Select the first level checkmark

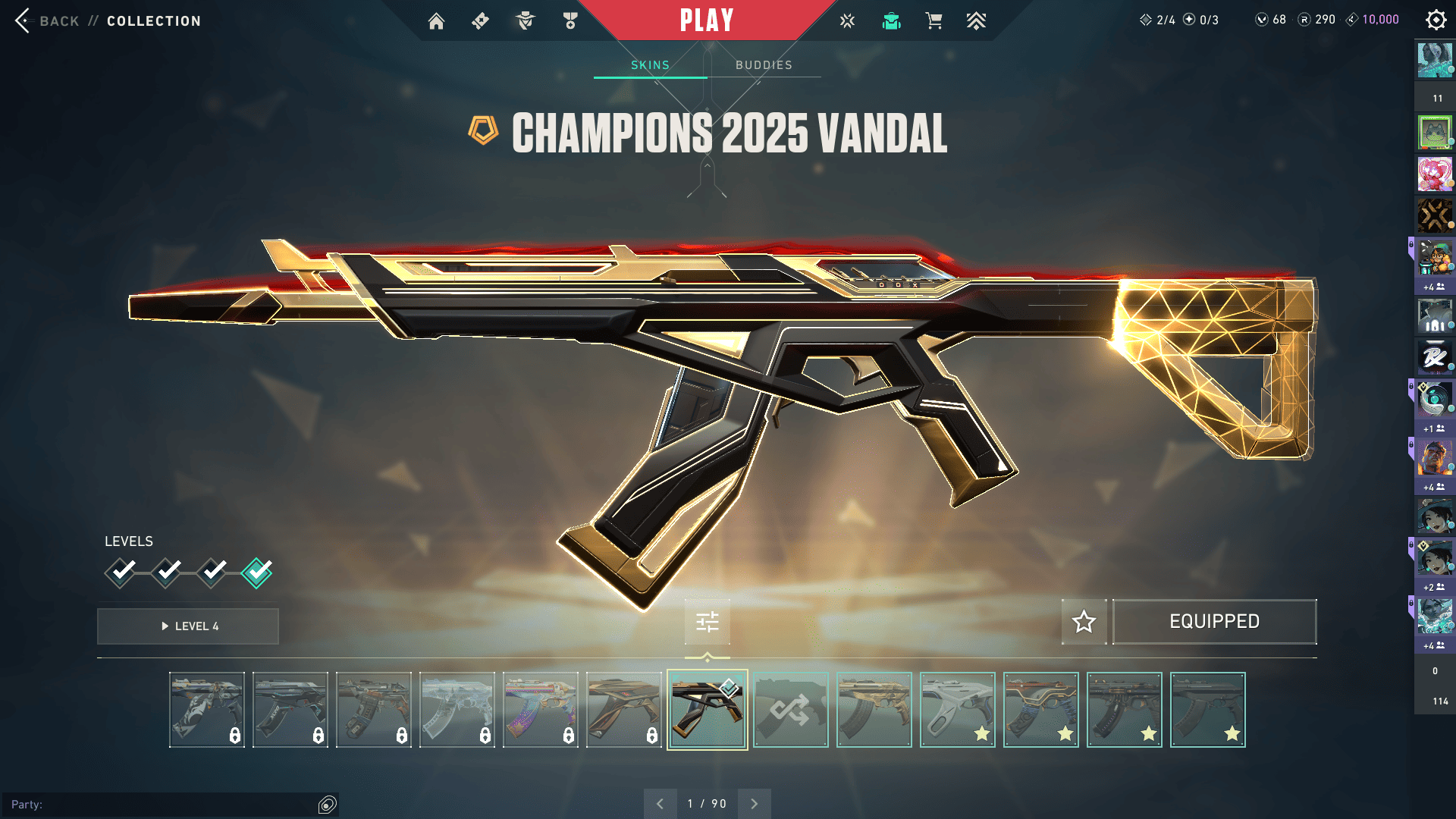coord(121,573)
